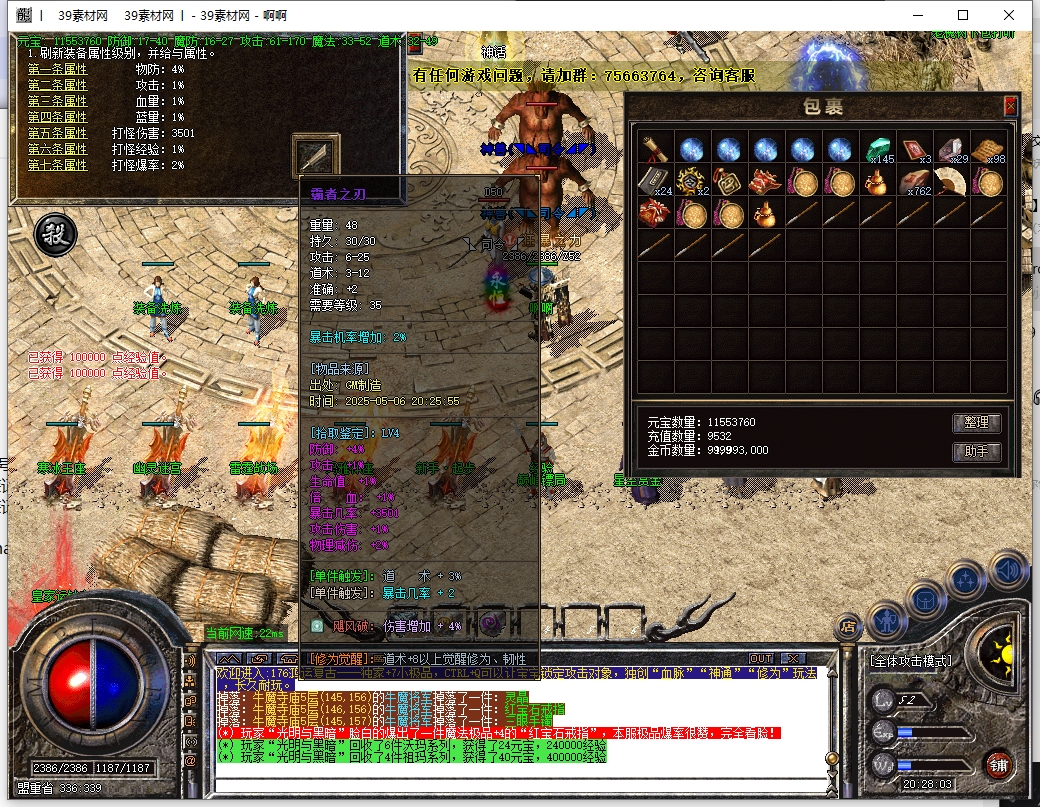Click the 全体攻击模式 attack mode label
Viewport: 1040px width, 807px height.
tap(910, 661)
